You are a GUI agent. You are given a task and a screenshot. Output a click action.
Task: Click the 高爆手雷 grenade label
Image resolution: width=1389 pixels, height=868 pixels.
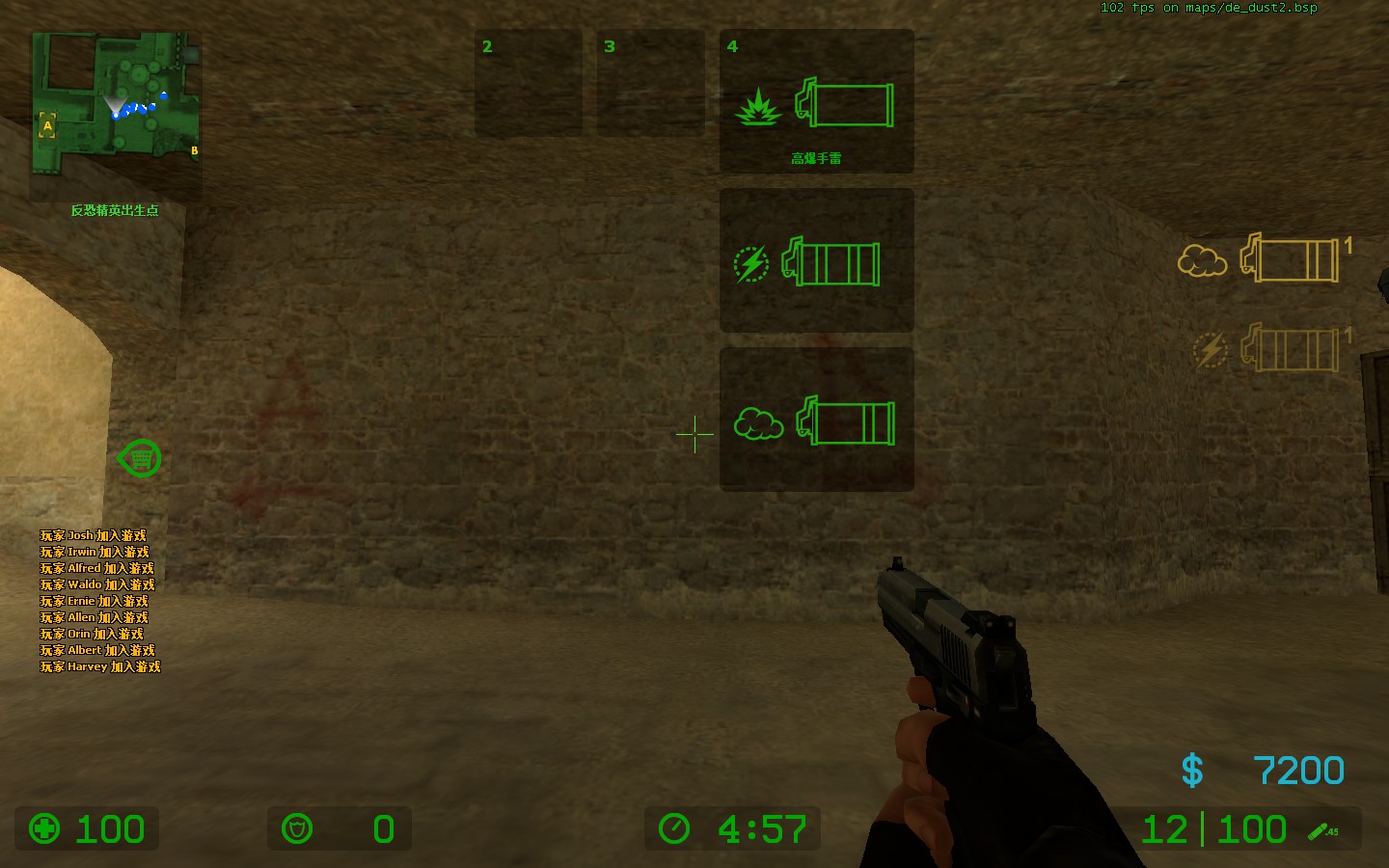click(815, 156)
